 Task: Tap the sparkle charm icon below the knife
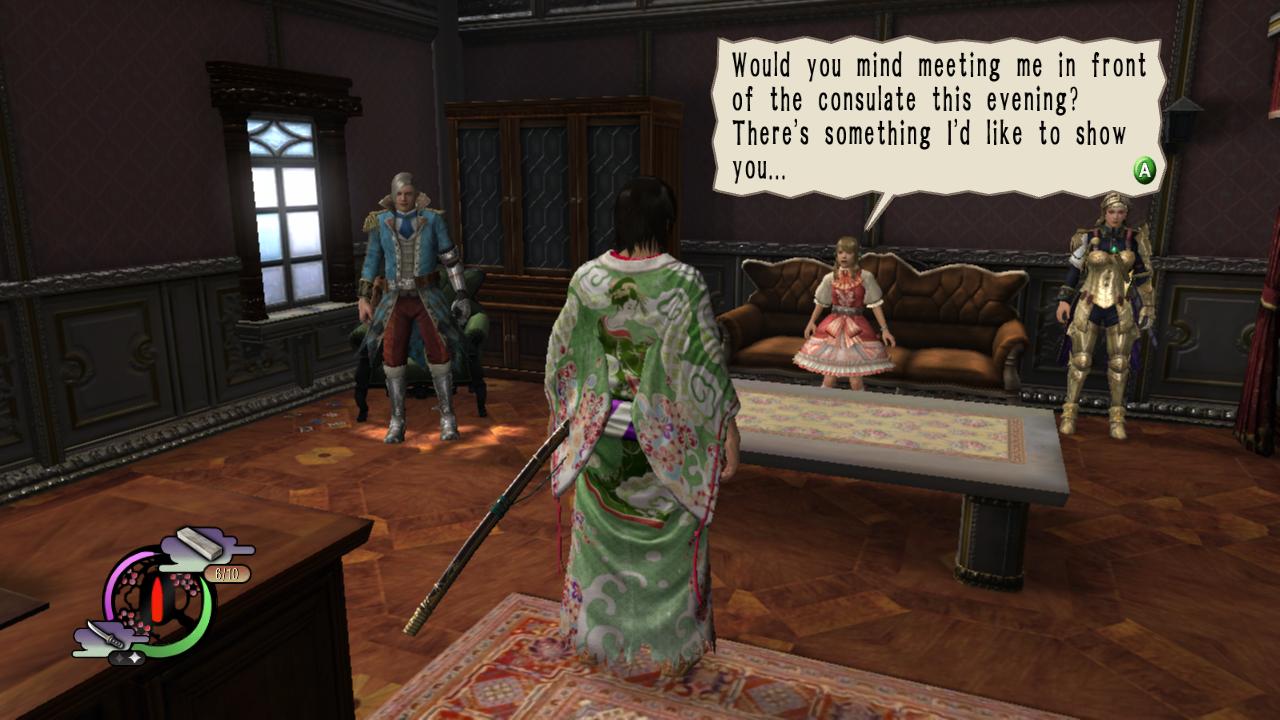click(128, 657)
